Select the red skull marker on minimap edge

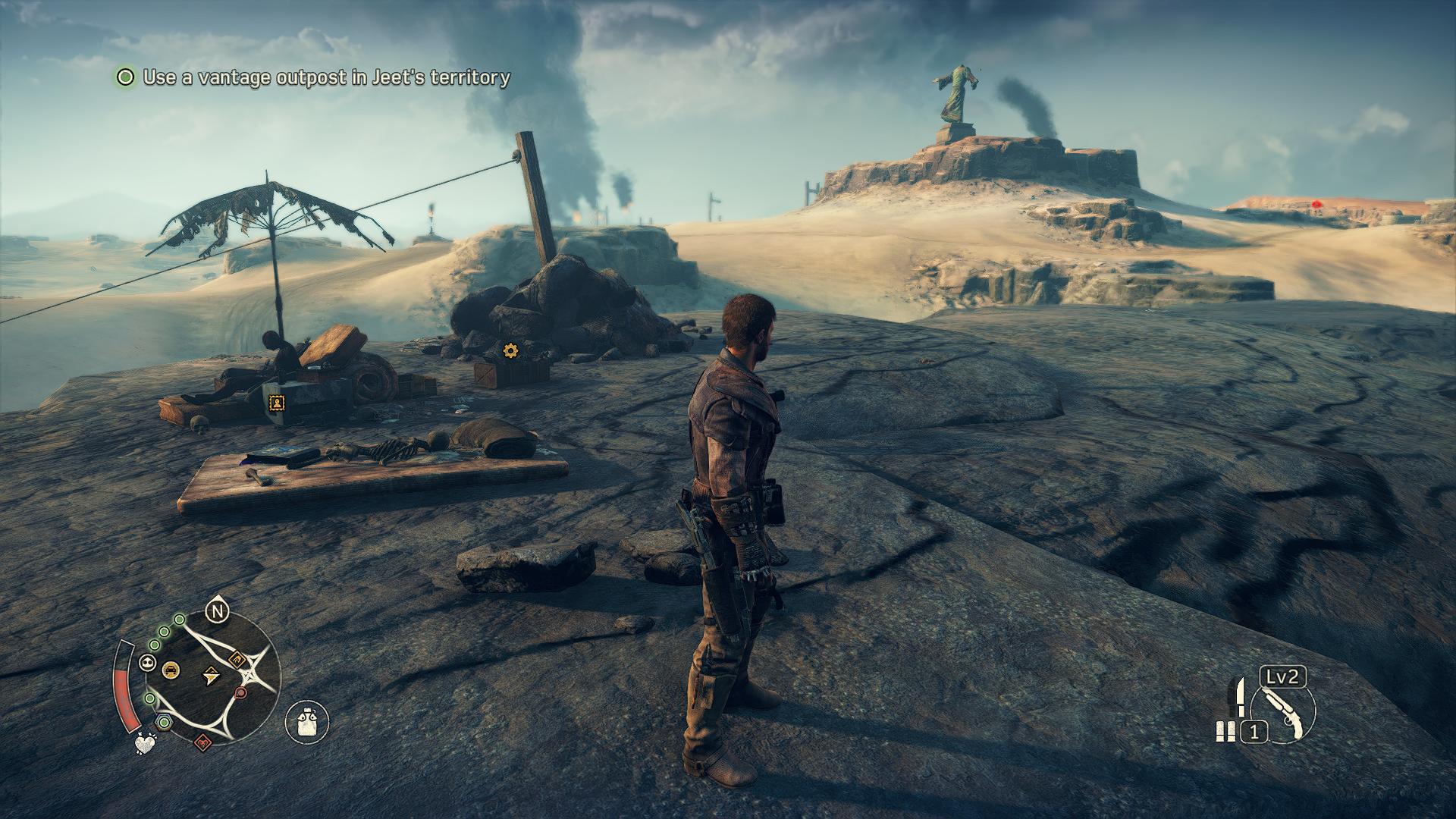202,742
